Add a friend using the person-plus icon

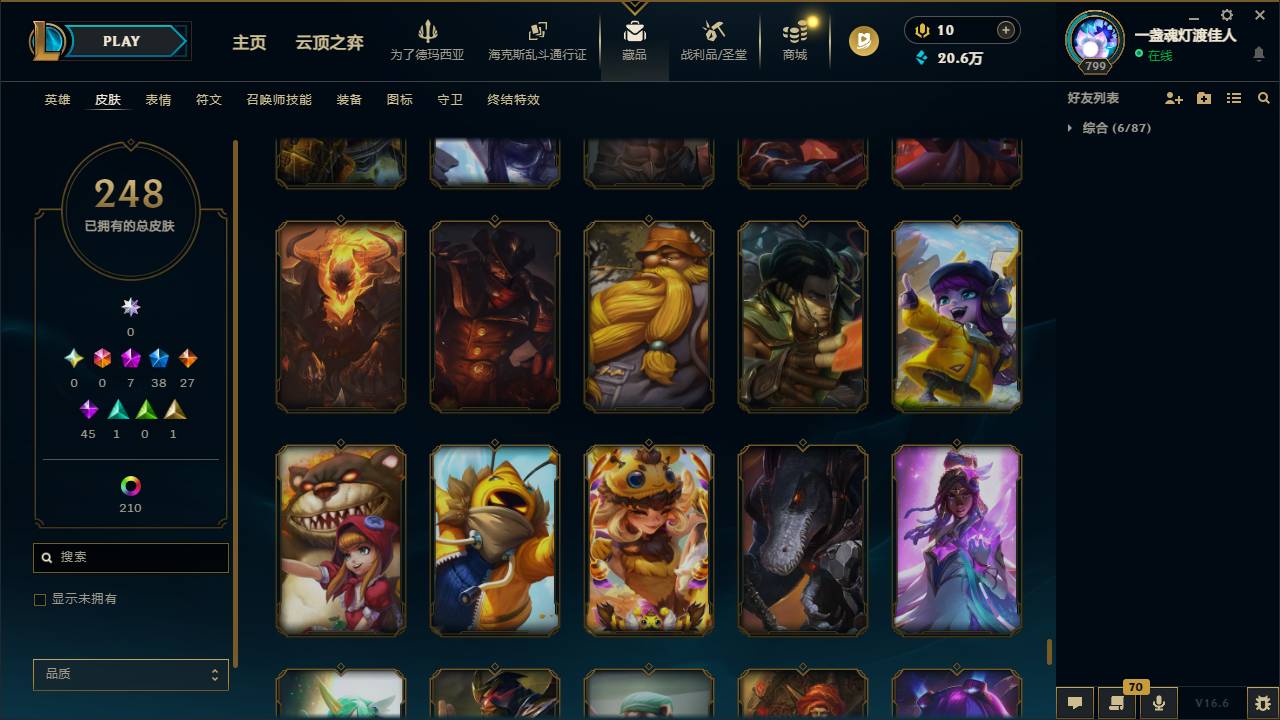click(x=1172, y=98)
